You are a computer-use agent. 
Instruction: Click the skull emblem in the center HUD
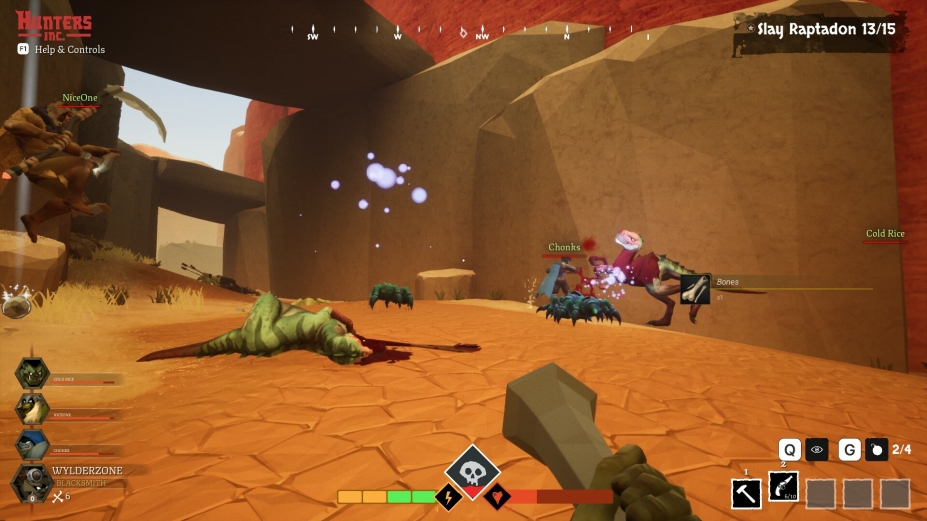pos(472,470)
